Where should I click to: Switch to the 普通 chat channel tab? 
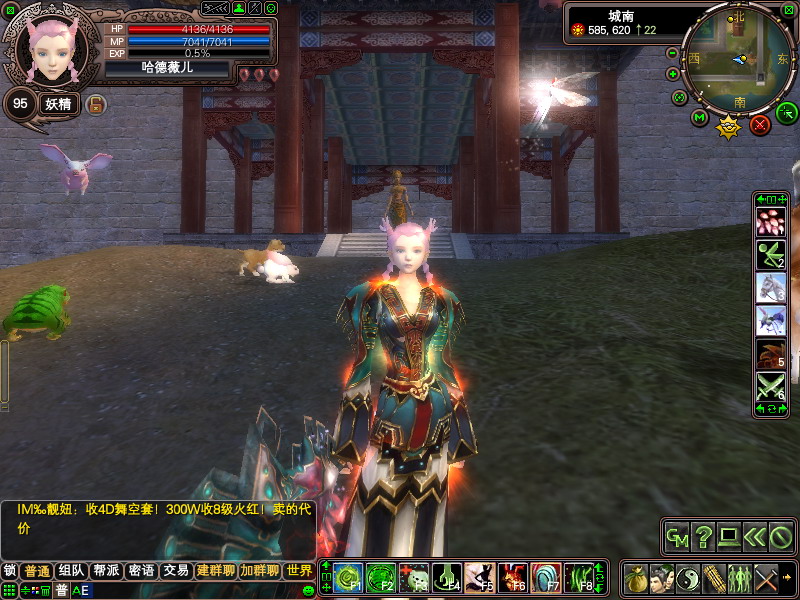point(38,571)
